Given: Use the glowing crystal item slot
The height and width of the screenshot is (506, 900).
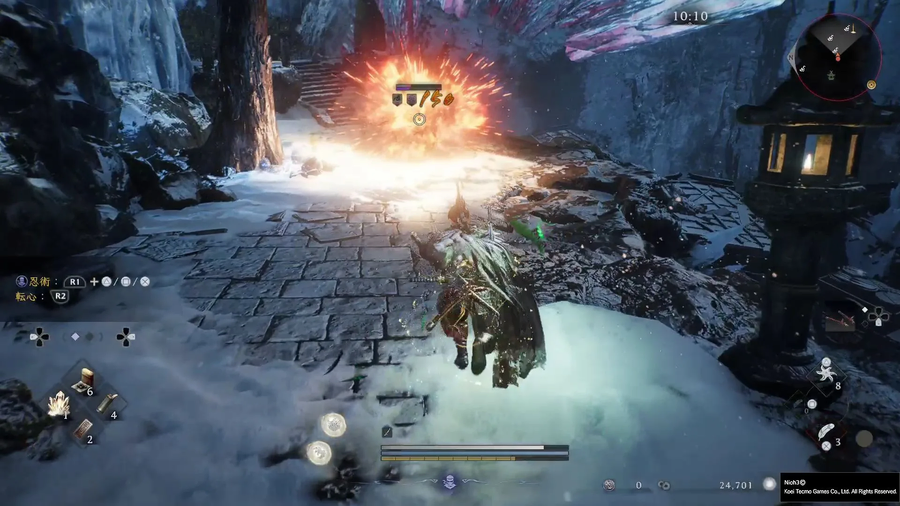Looking at the screenshot, I should [x=58, y=405].
